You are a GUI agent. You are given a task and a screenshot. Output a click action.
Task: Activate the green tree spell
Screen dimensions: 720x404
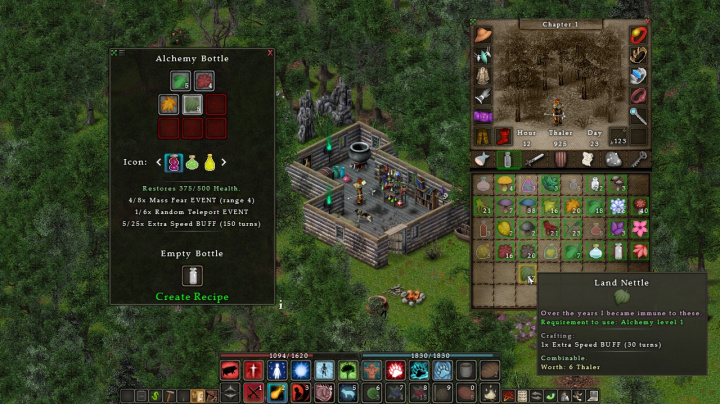[x=348, y=370]
